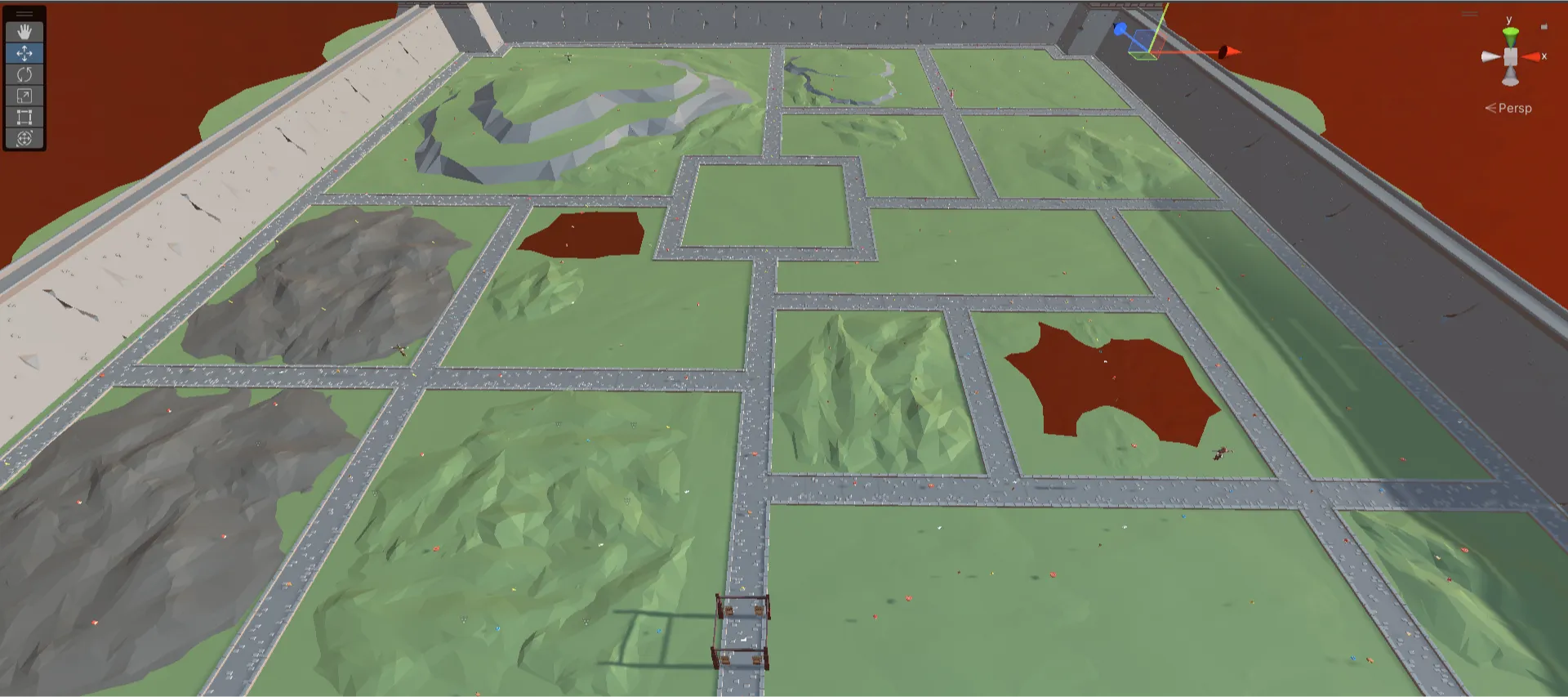Toggle the scene gizmo lock icon
The height and width of the screenshot is (697, 1568).
tap(1543, 26)
